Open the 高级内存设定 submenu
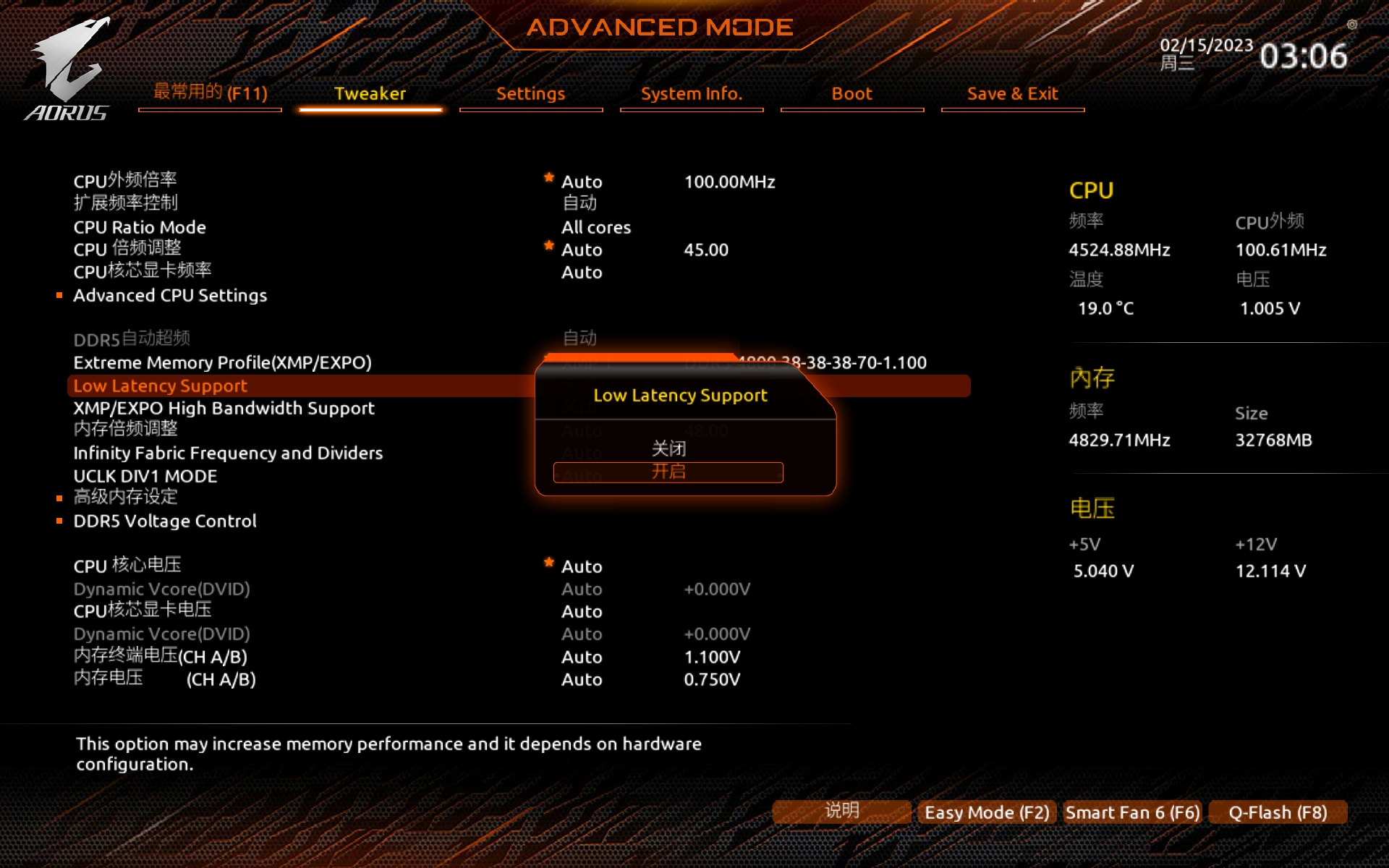1389x868 pixels. coord(125,497)
